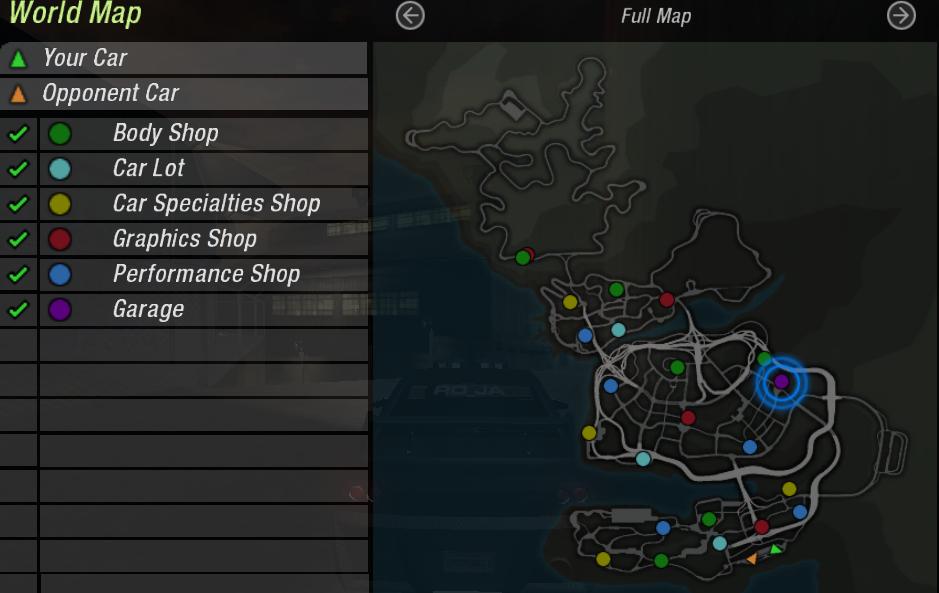Click the orange Opponent Car map marker
The image size is (939, 593).
[x=751, y=560]
